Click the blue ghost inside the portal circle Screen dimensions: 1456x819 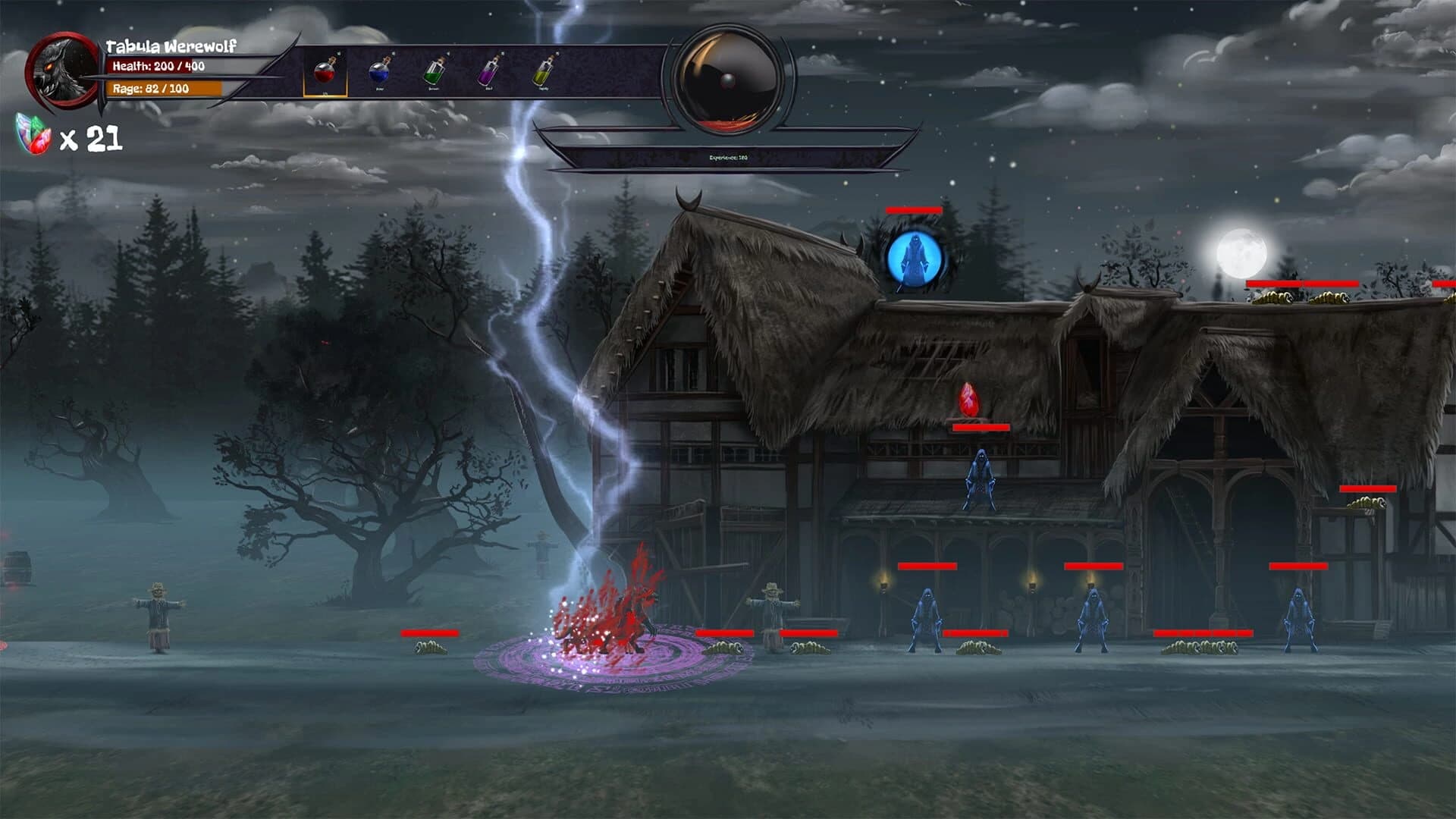pos(913,258)
